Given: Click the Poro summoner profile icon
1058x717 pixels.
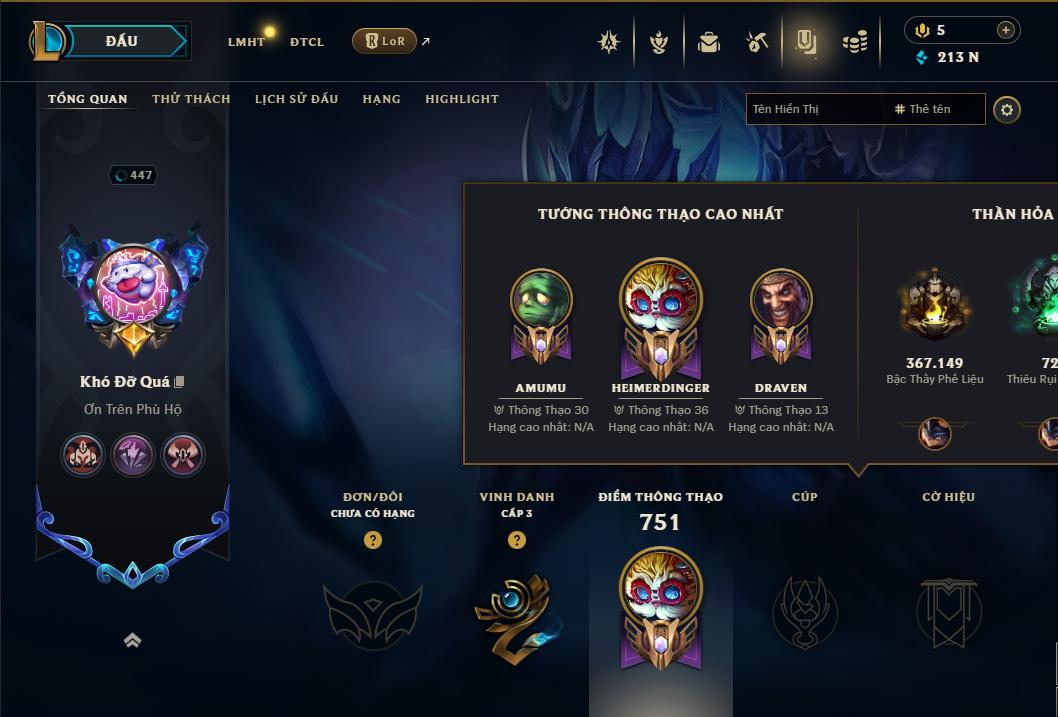Looking at the screenshot, I should pos(133,289).
